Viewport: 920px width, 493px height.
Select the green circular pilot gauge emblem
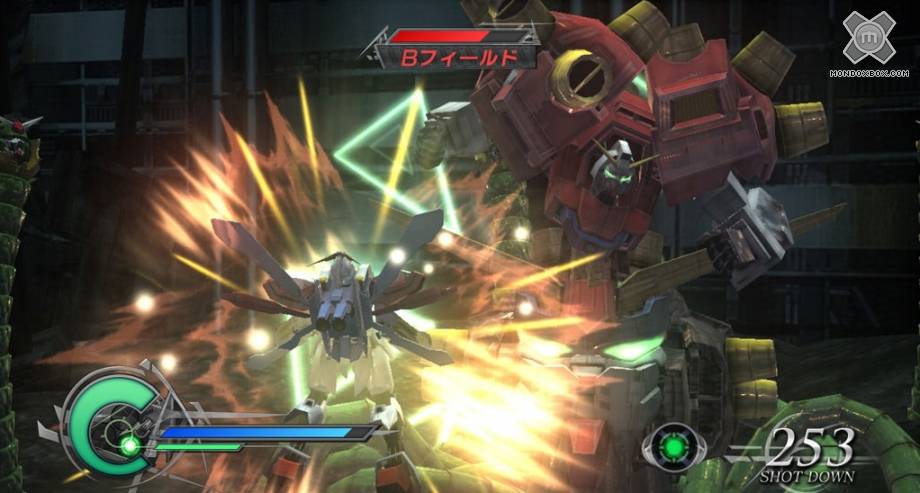click(111, 424)
